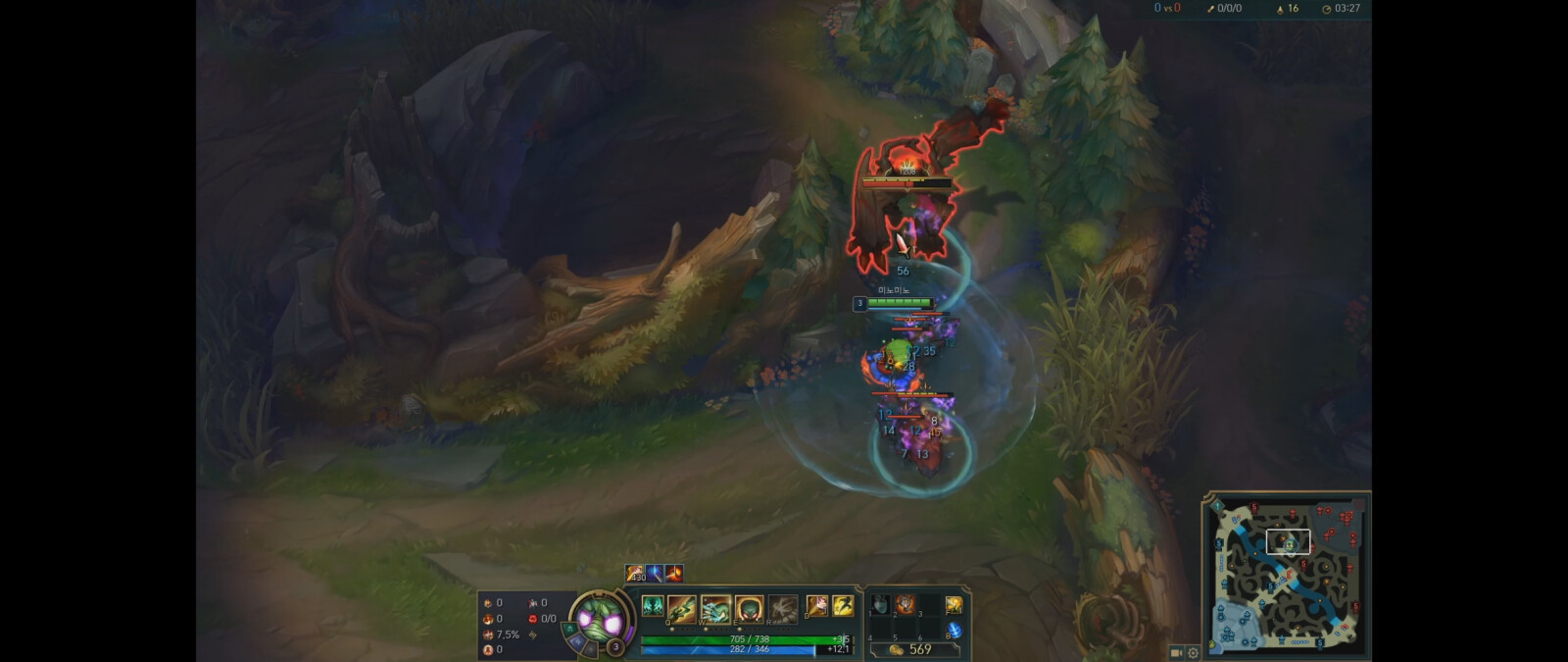Use the summoner spell on F
This screenshot has width=1568, height=662.
[x=842, y=606]
